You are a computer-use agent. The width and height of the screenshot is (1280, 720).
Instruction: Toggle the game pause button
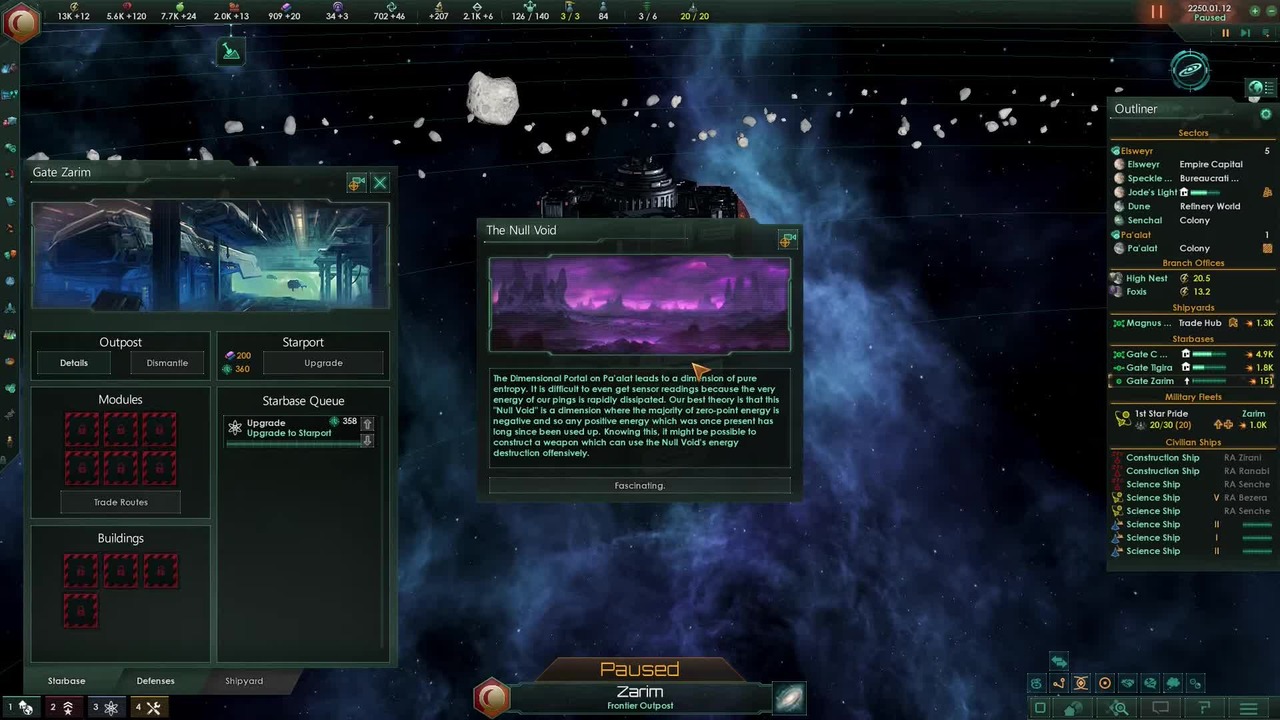(x=1157, y=12)
